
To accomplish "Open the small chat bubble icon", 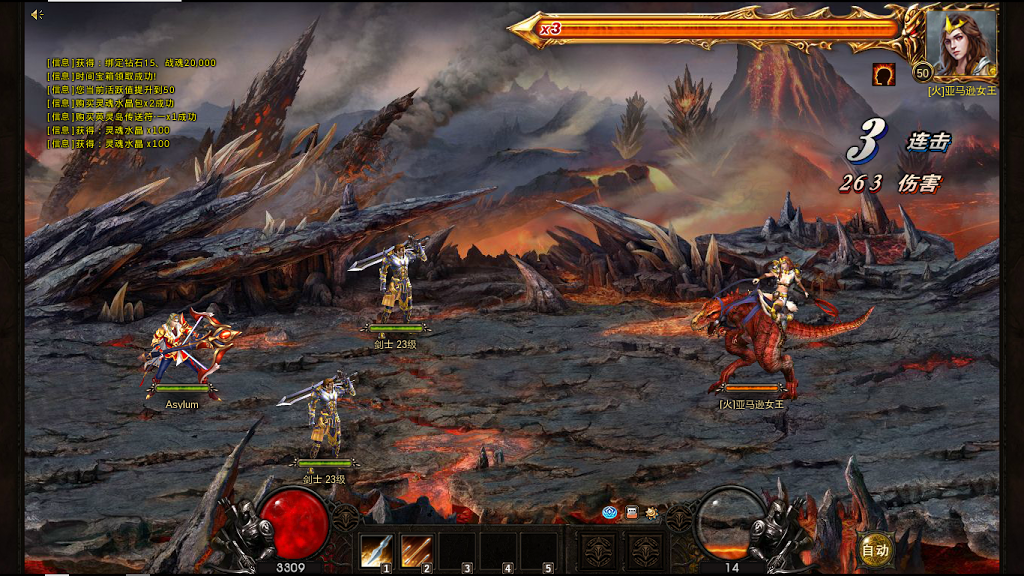I will click(x=631, y=513).
